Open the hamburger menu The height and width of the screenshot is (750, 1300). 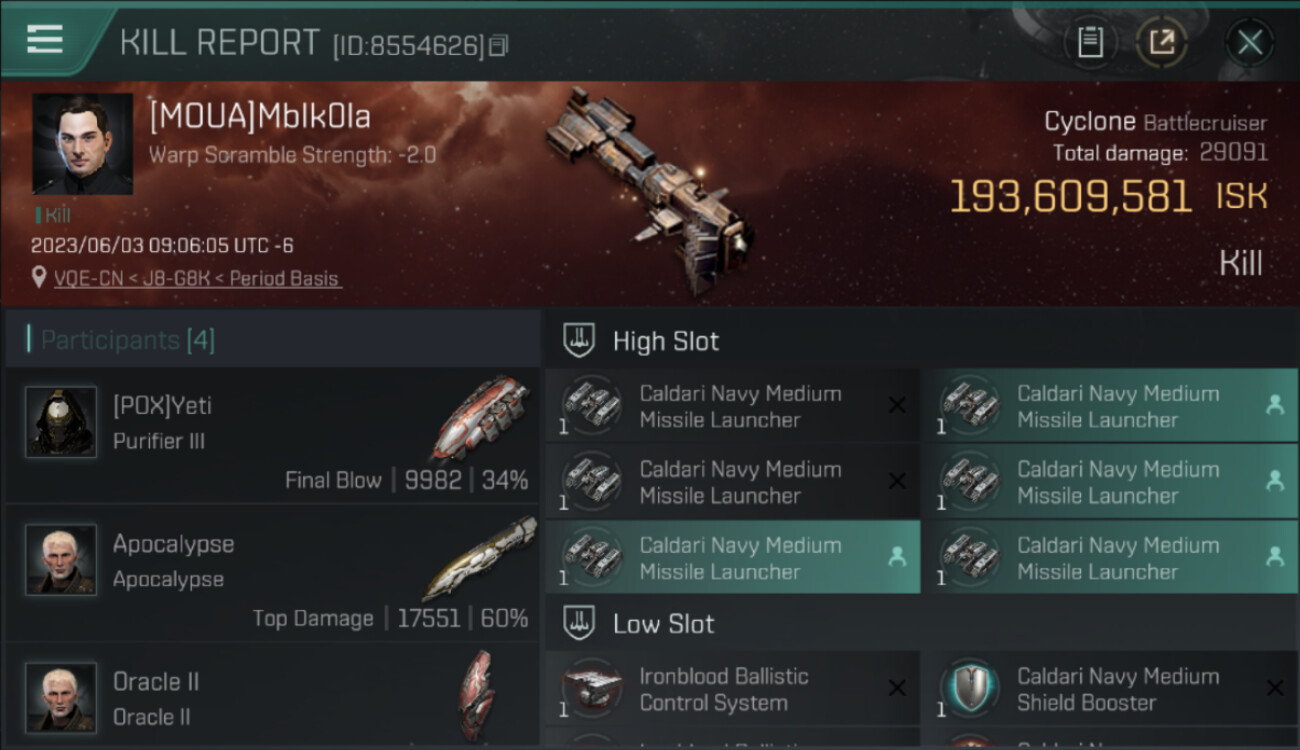(45, 40)
